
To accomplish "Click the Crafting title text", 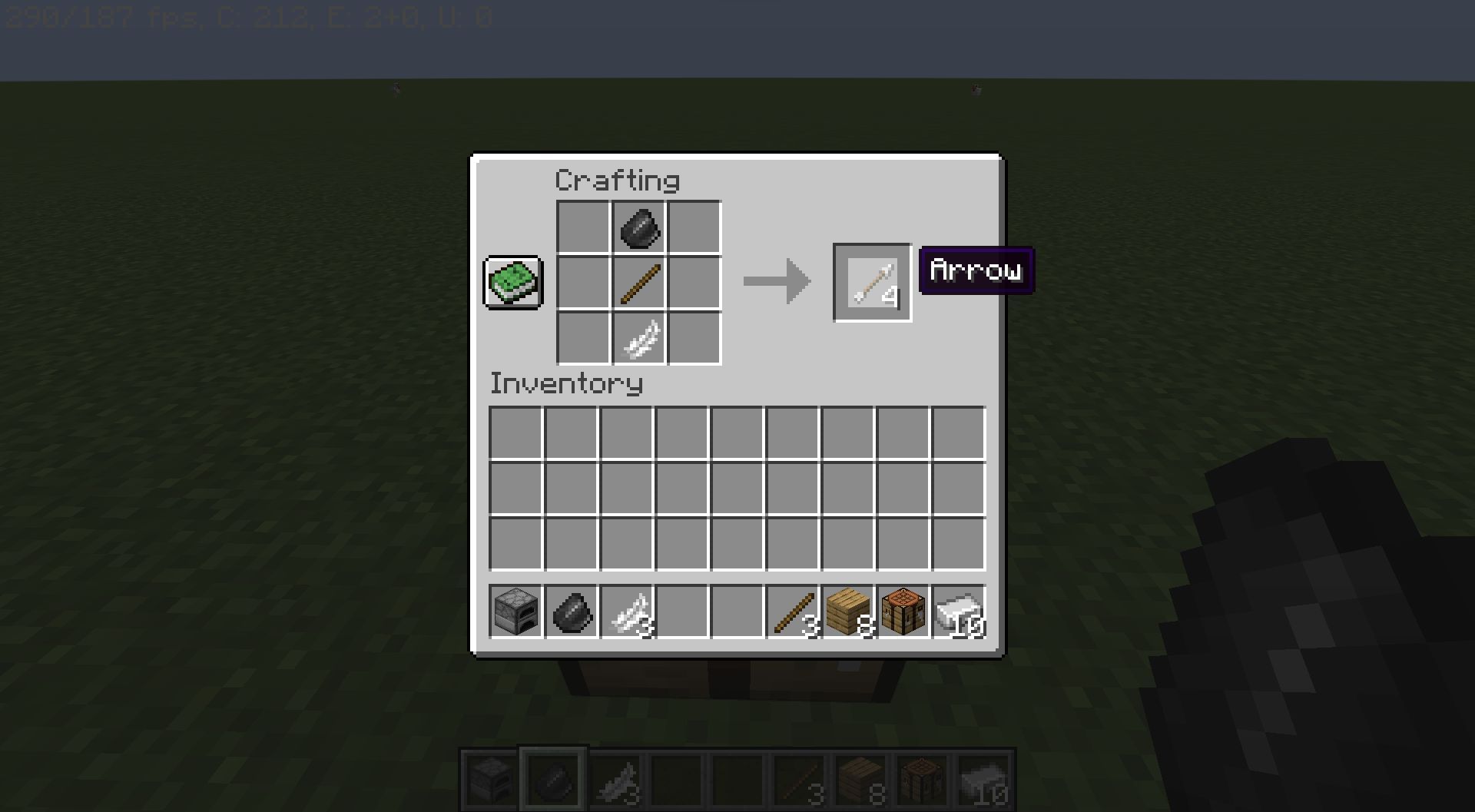I will tap(617, 179).
